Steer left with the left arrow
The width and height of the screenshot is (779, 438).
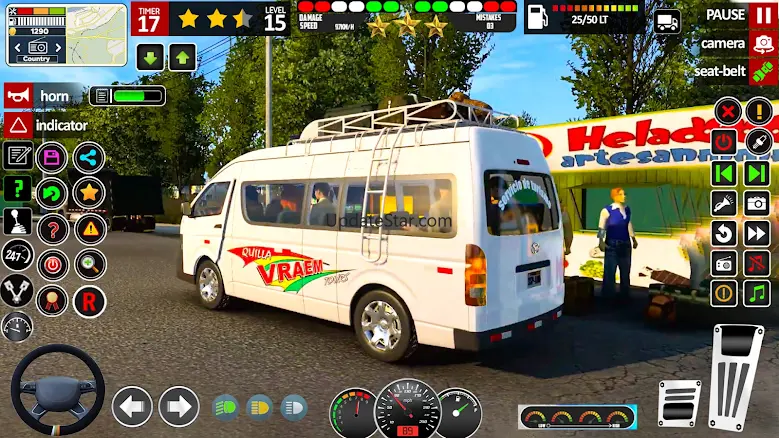click(x=132, y=406)
